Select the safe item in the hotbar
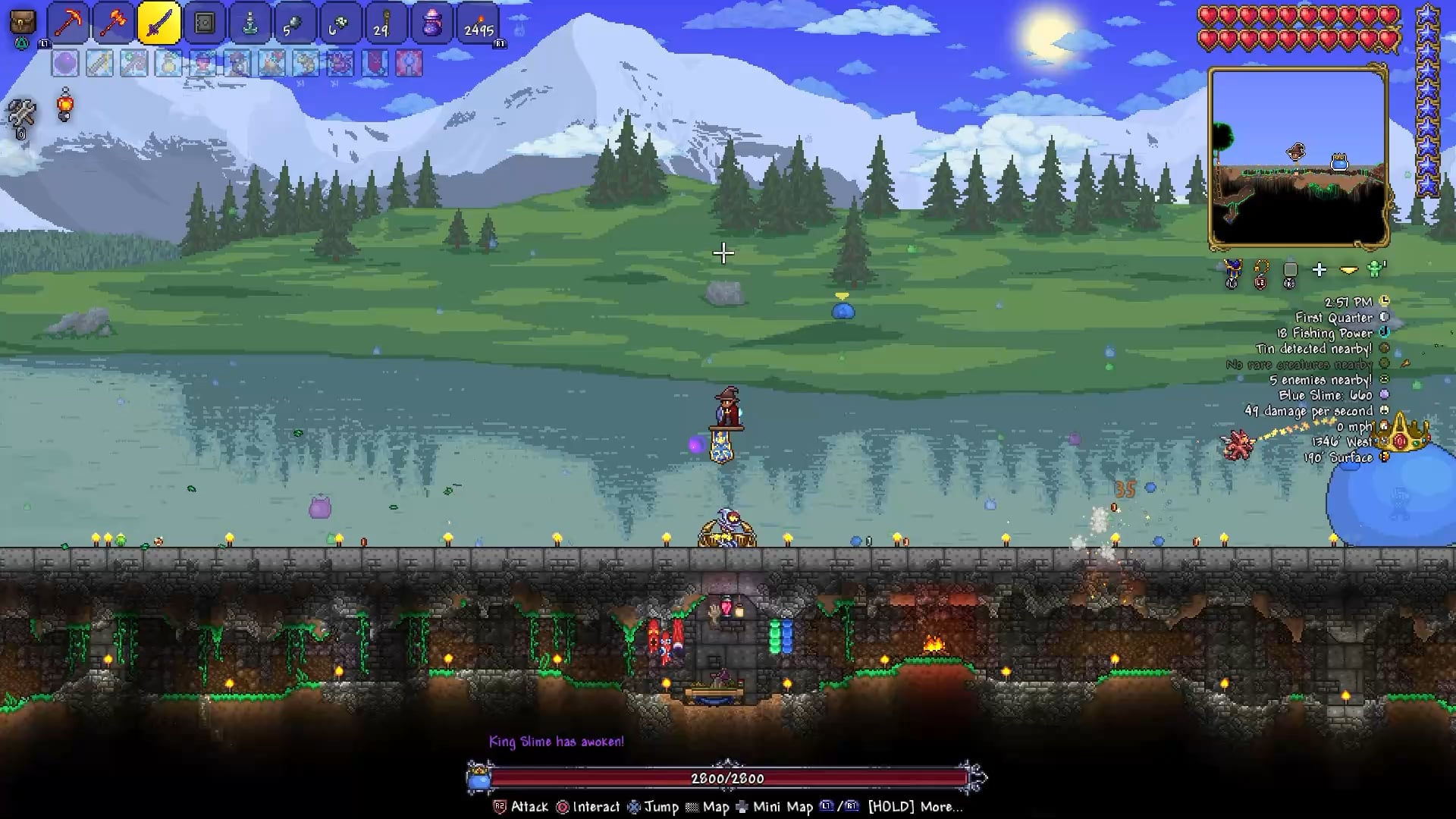 [x=205, y=24]
